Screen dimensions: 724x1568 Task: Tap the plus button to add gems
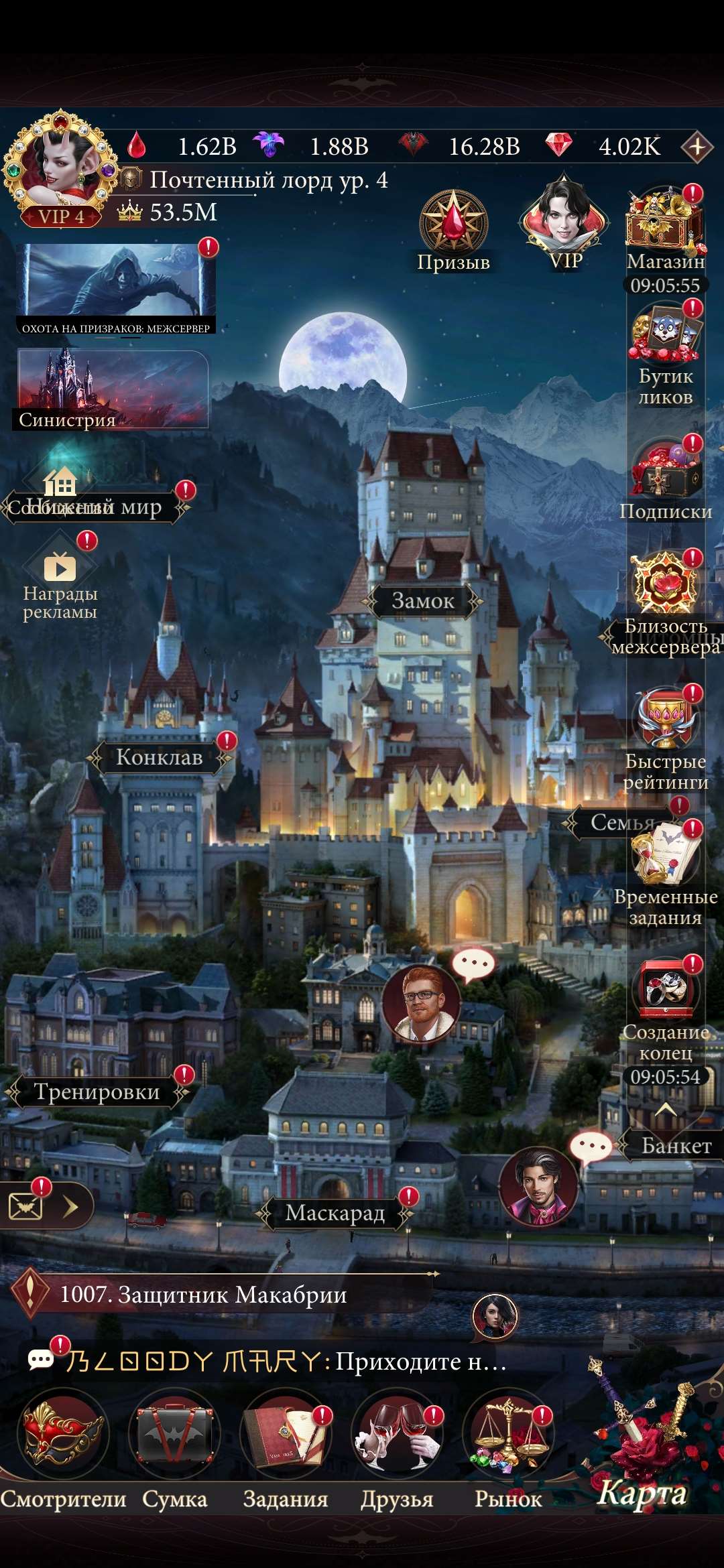tap(697, 146)
